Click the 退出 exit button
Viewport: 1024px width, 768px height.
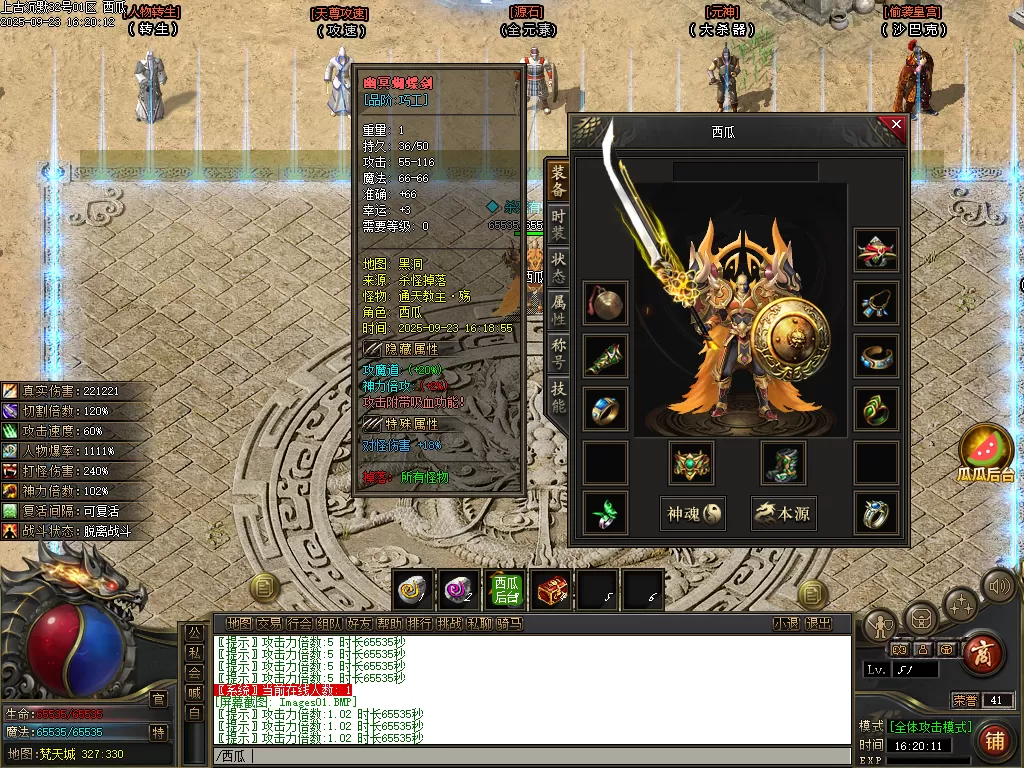819,623
